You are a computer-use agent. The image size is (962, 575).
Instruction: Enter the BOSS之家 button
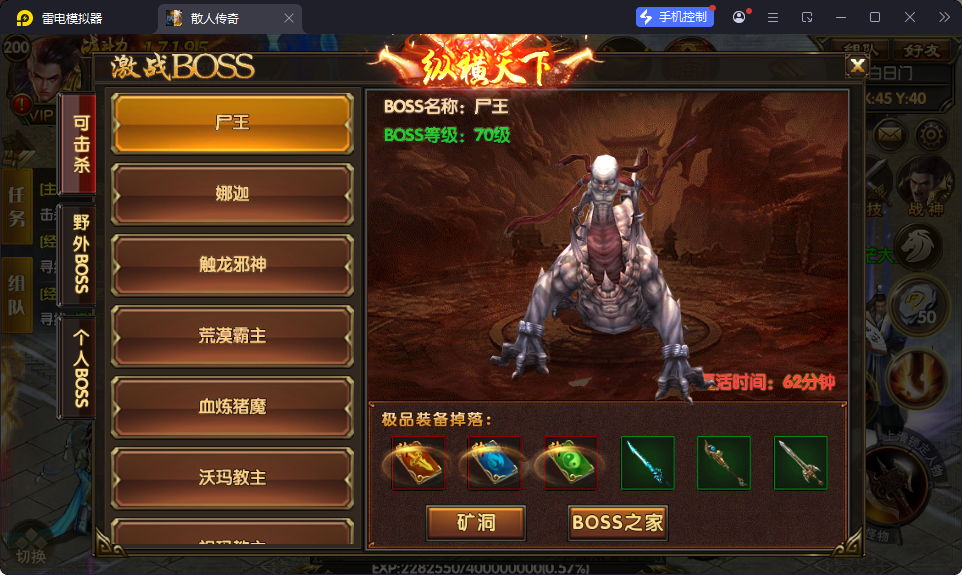coord(618,522)
